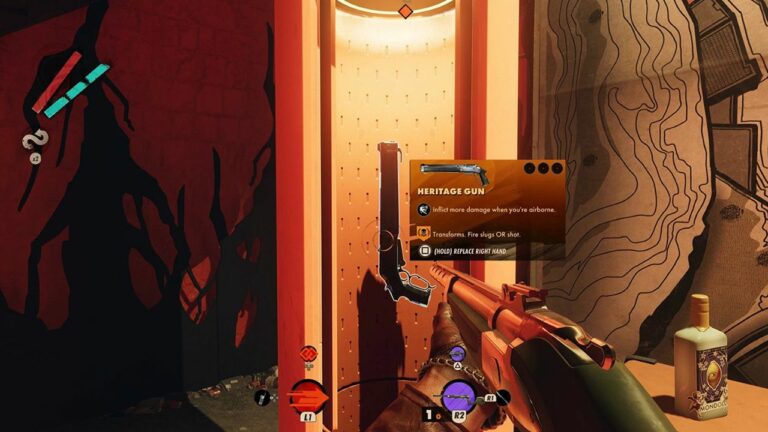Image resolution: width=768 pixels, height=432 pixels.
Task: Click the orange objective diamond marker
Action: [405, 11]
